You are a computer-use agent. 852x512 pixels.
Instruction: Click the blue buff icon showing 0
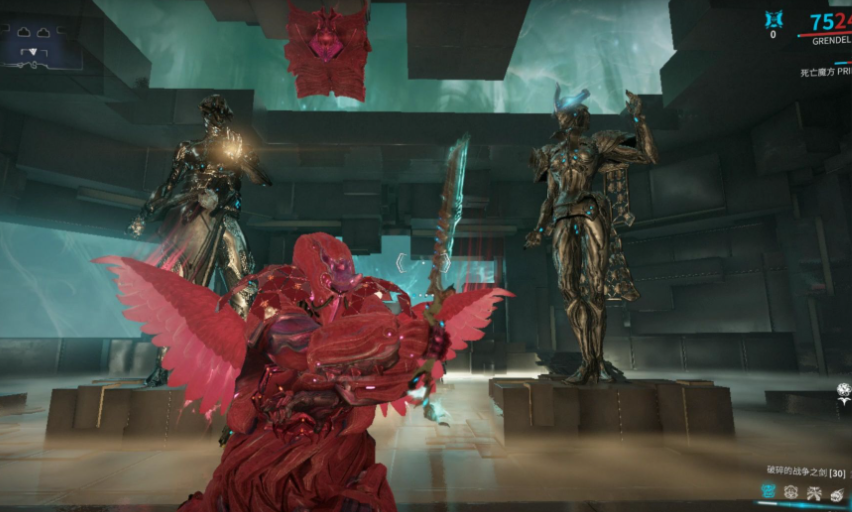coord(773,21)
